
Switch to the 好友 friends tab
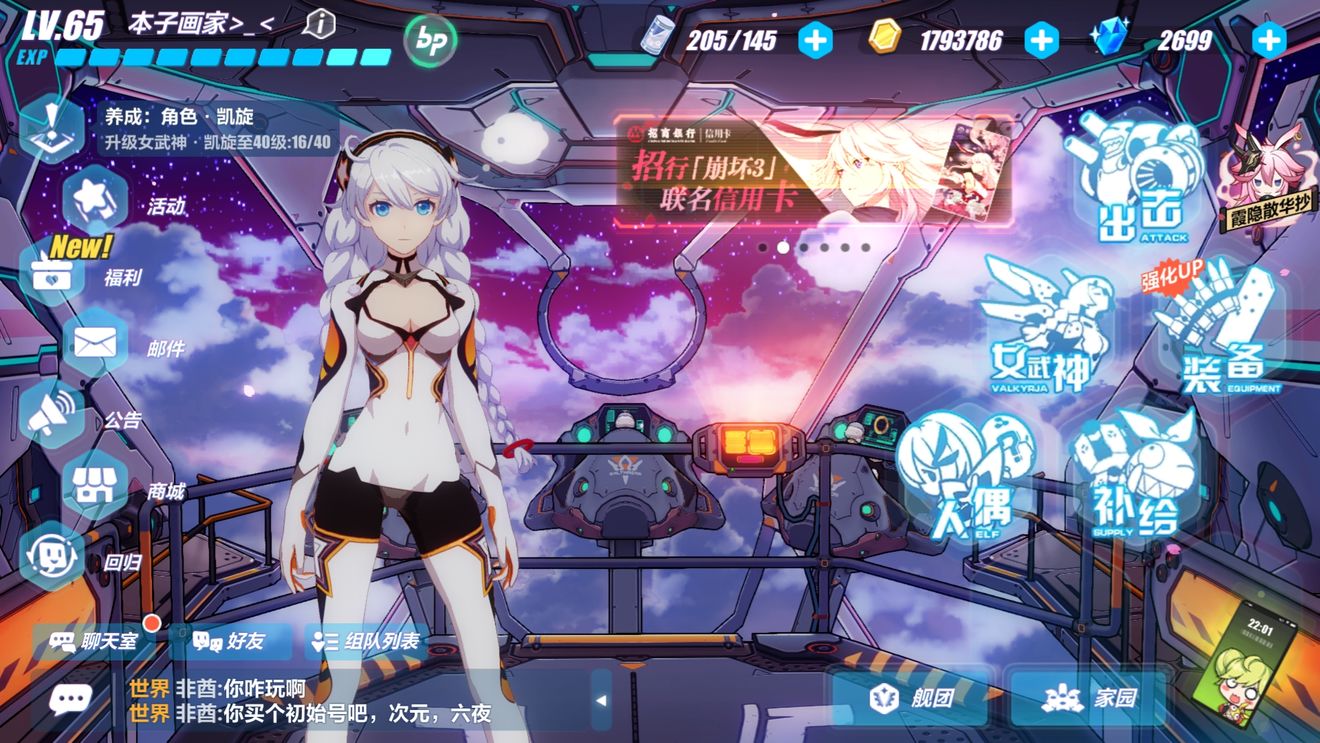click(x=230, y=641)
